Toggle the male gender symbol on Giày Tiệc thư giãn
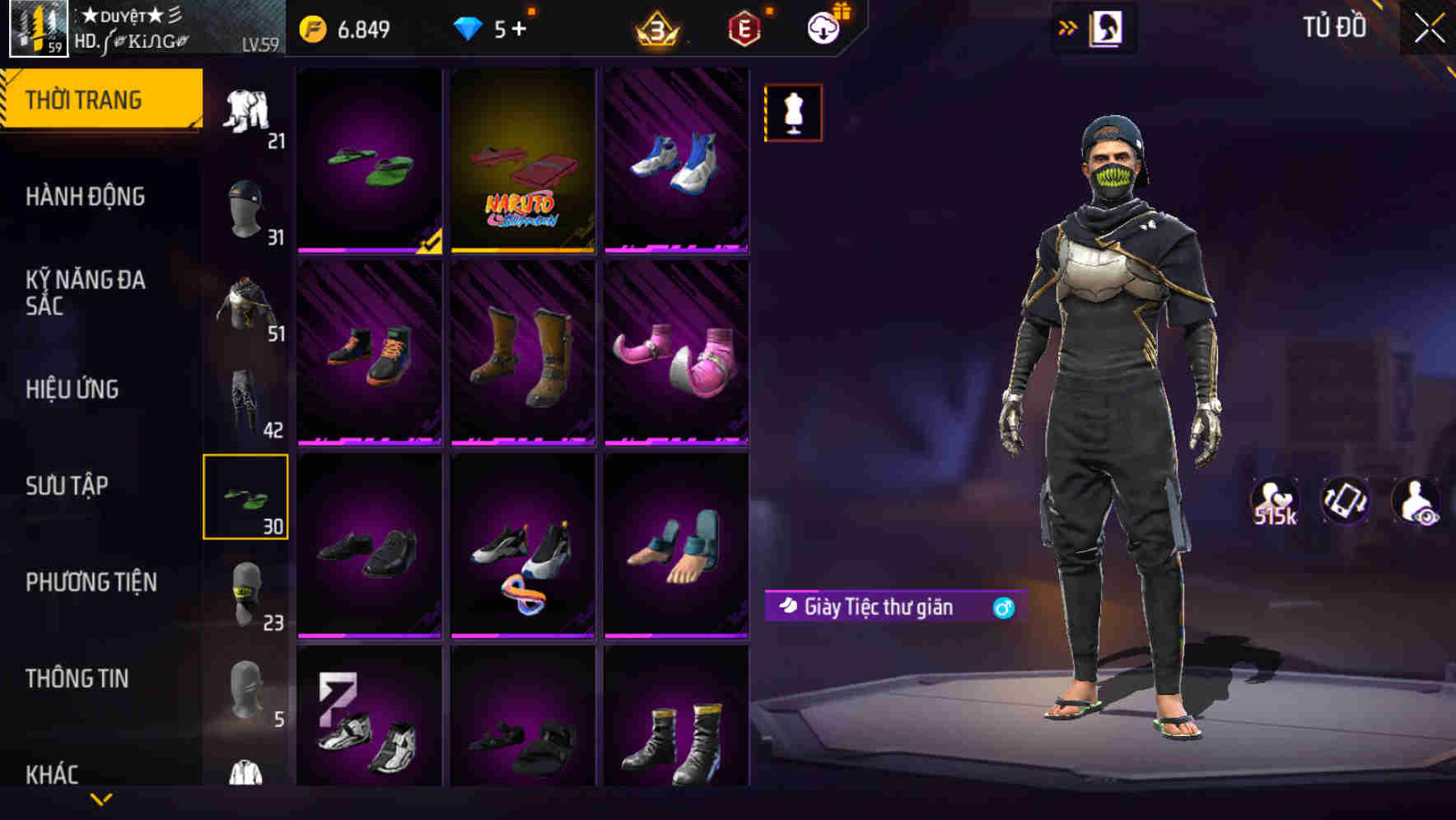Viewport: 1456px width, 820px height. point(1001,608)
